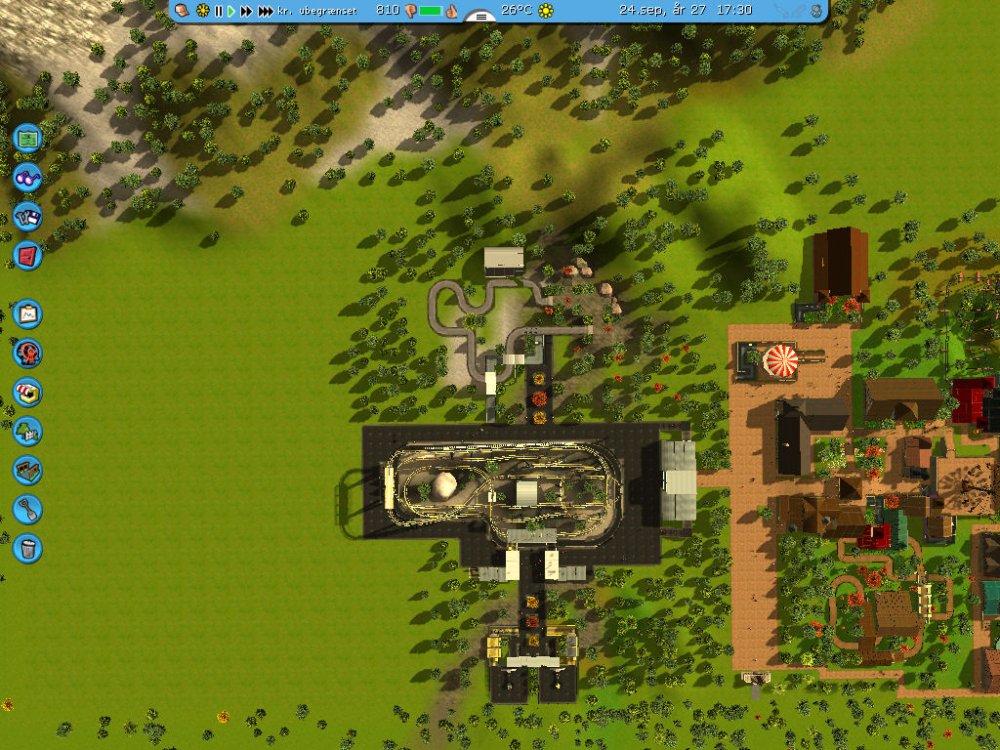Open the file and options menu
Screen dimensions: 1000x750
tap(27, 216)
